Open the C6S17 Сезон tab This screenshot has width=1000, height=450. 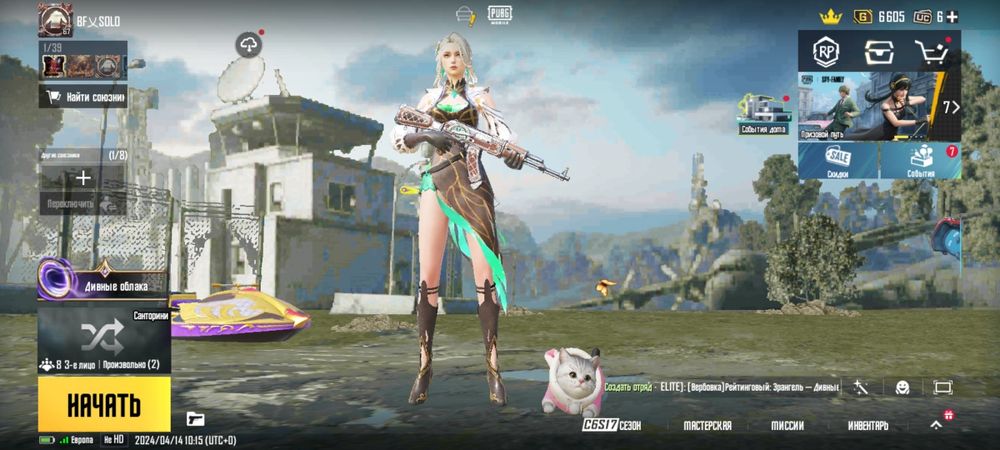point(611,425)
